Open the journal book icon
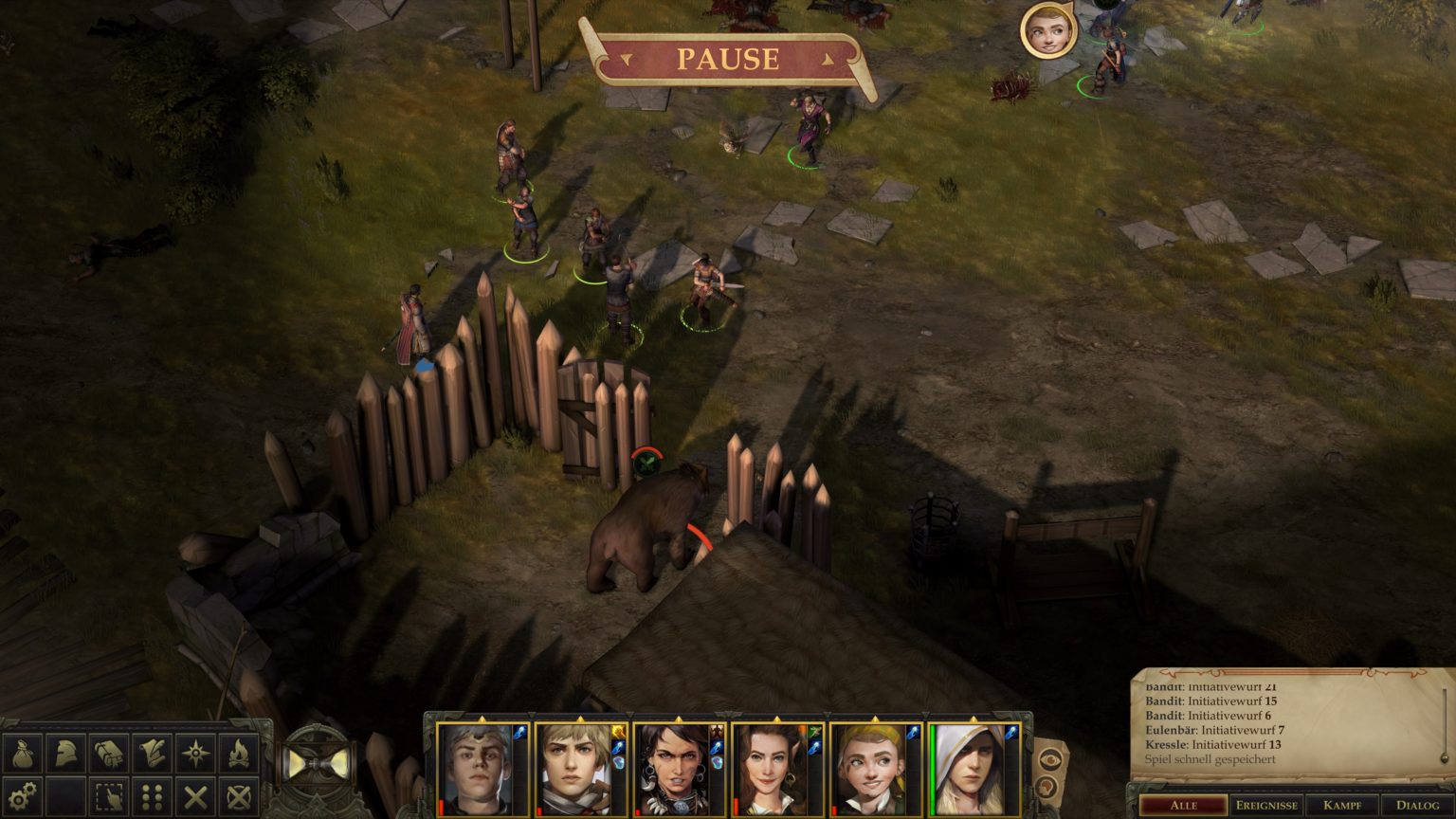The width and height of the screenshot is (1456, 819). click(x=107, y=755)
